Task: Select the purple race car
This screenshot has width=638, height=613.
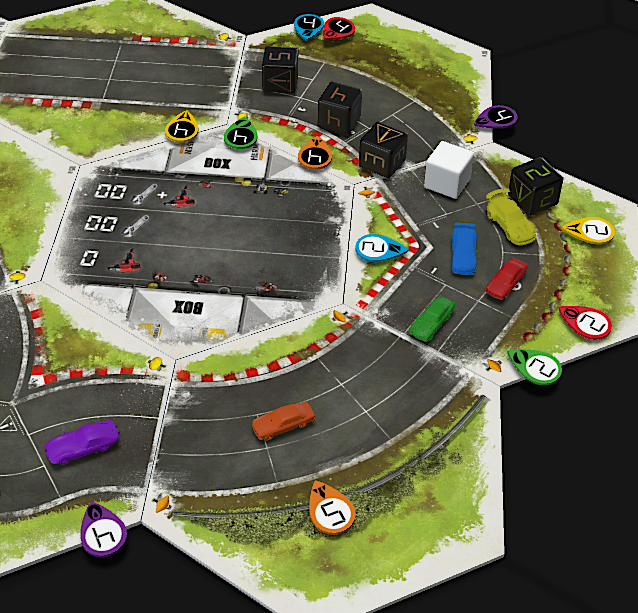Action: [x=82, y=440]
